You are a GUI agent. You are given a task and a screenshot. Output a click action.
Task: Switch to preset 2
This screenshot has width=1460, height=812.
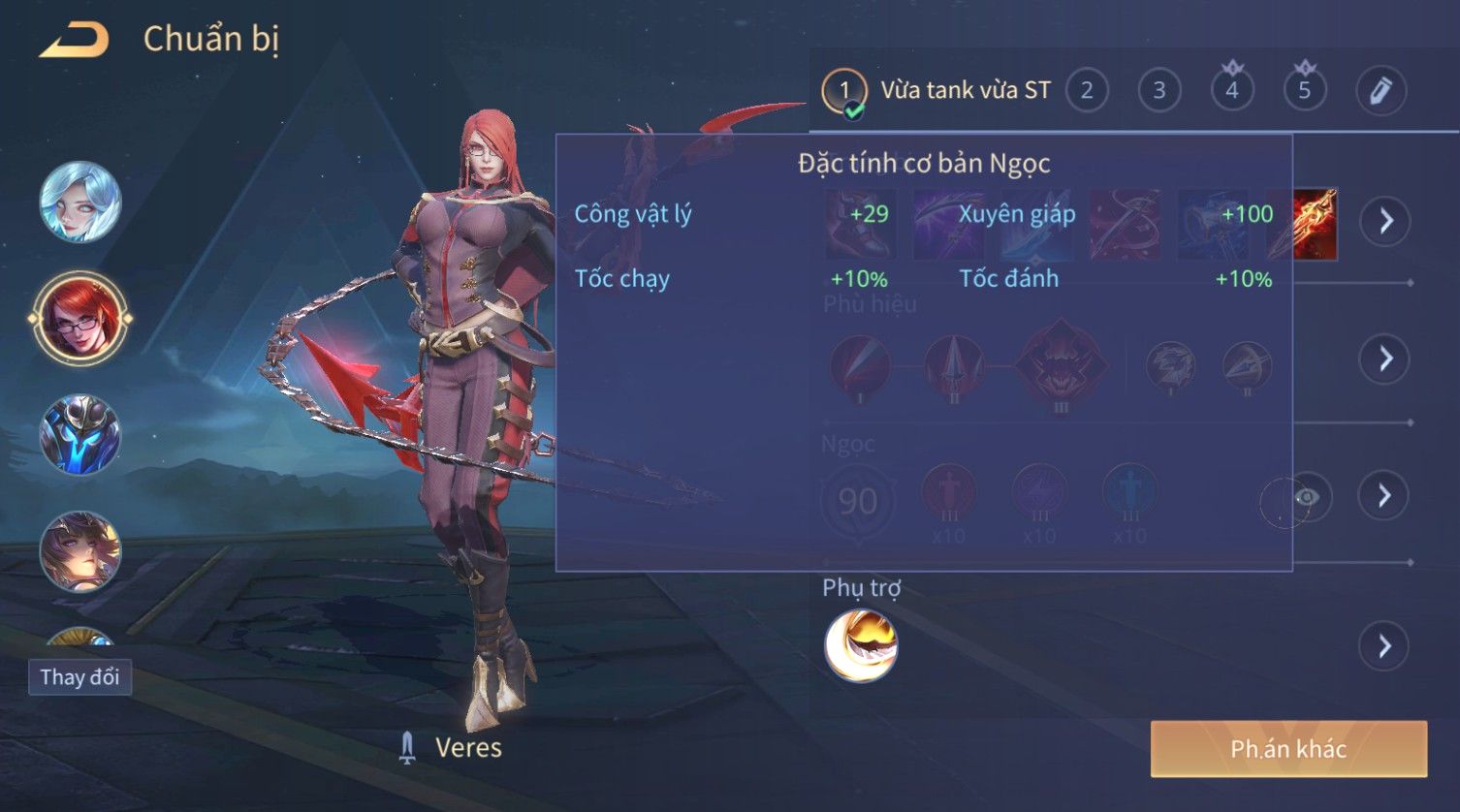pyautogui.click(x=1087, y=91)
